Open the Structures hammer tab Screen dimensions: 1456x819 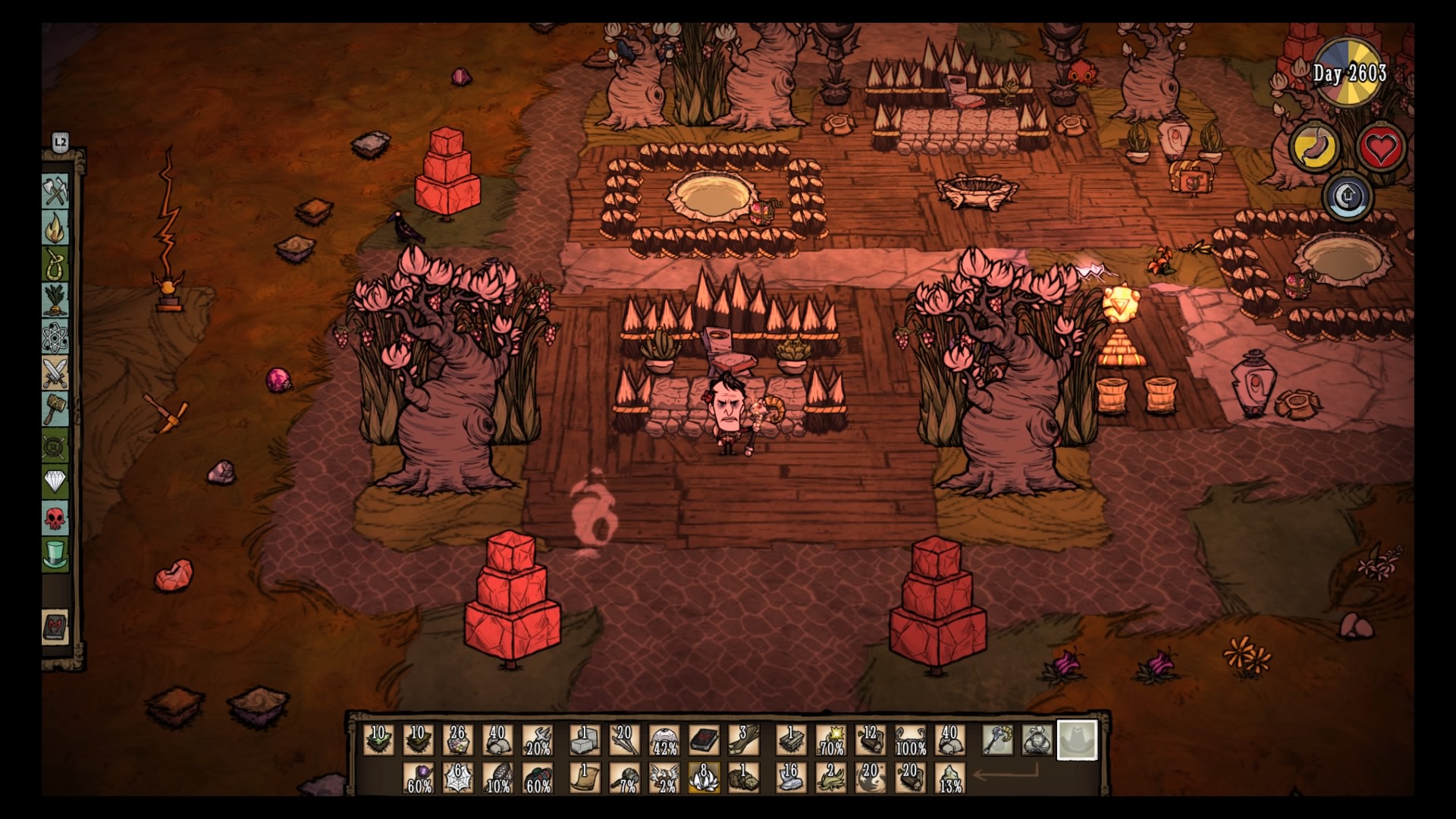[x=55, y=409]
